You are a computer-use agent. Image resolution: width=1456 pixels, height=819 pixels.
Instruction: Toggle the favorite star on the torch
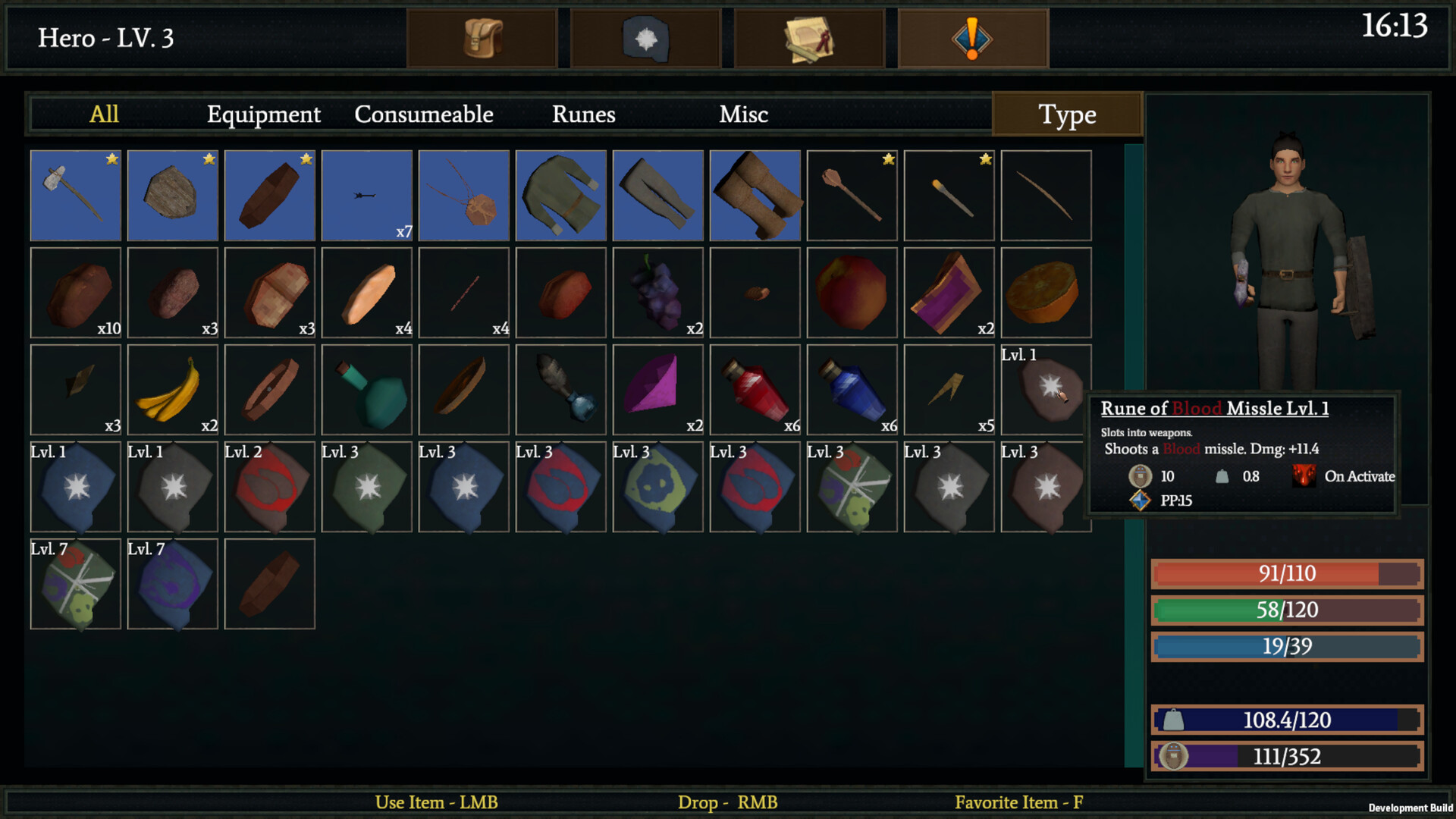[x=985, y=159]
